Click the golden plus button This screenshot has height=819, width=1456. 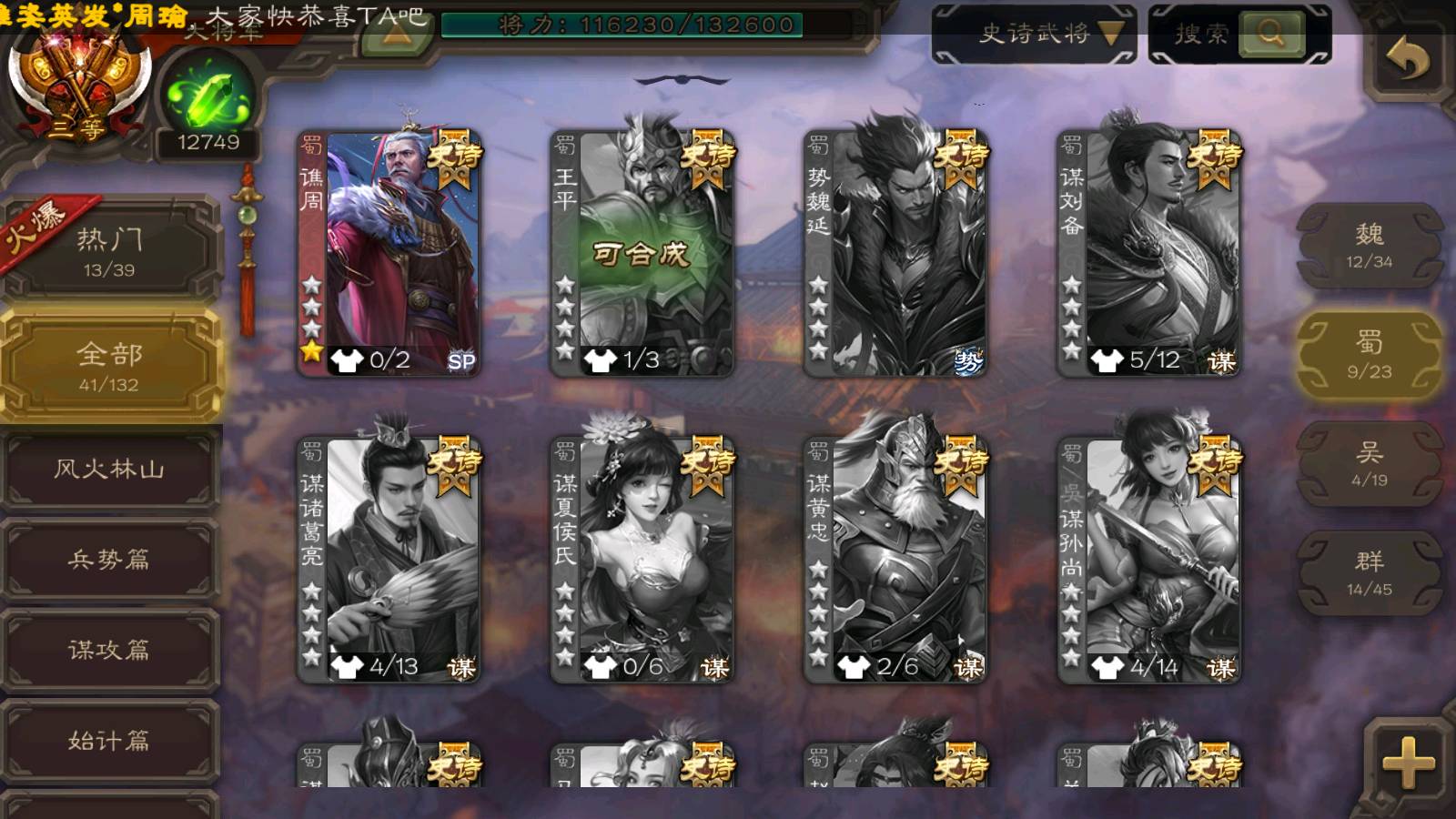tap(1407, 761)
